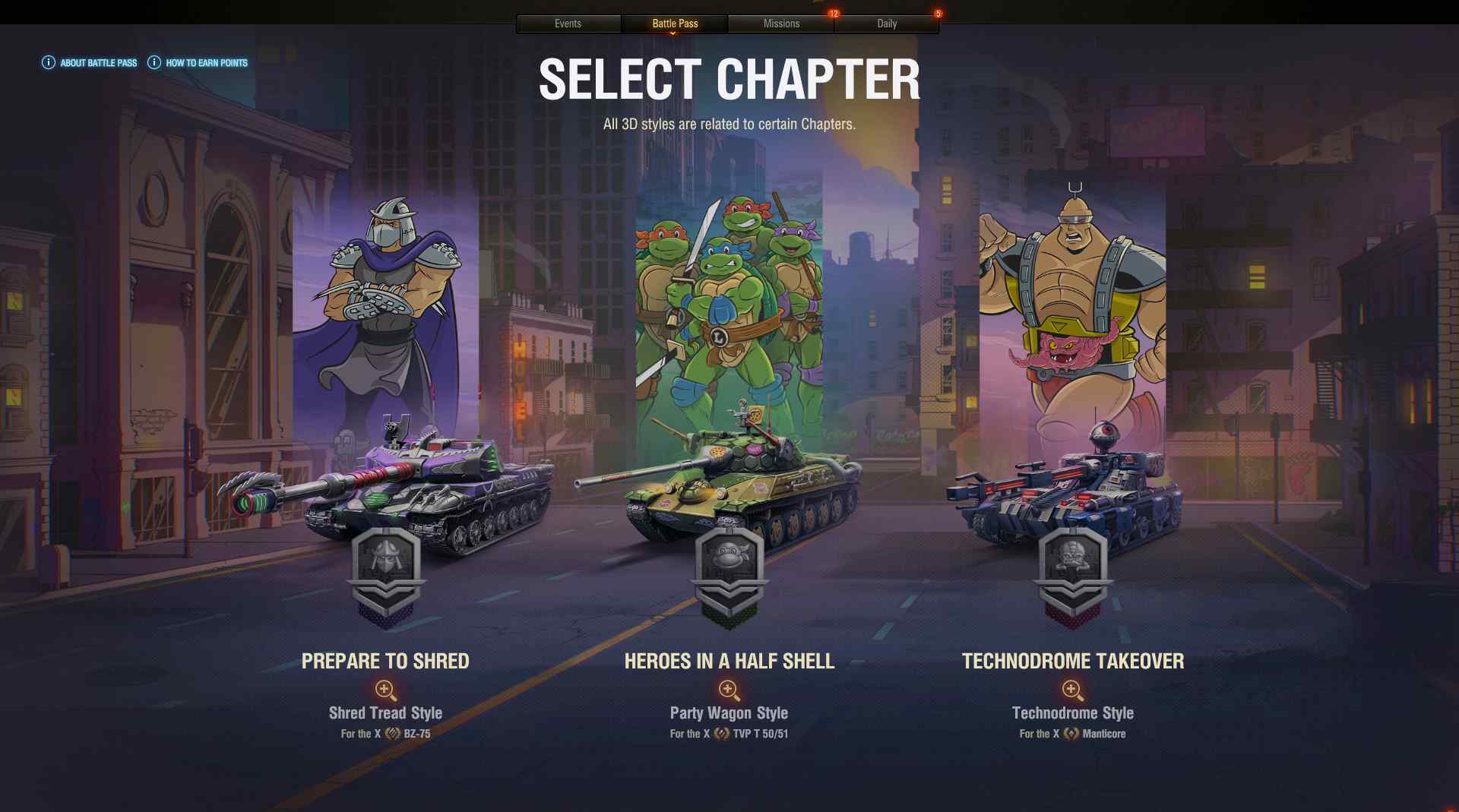Click the Krang chapter badge

[x=1072, y=574]
